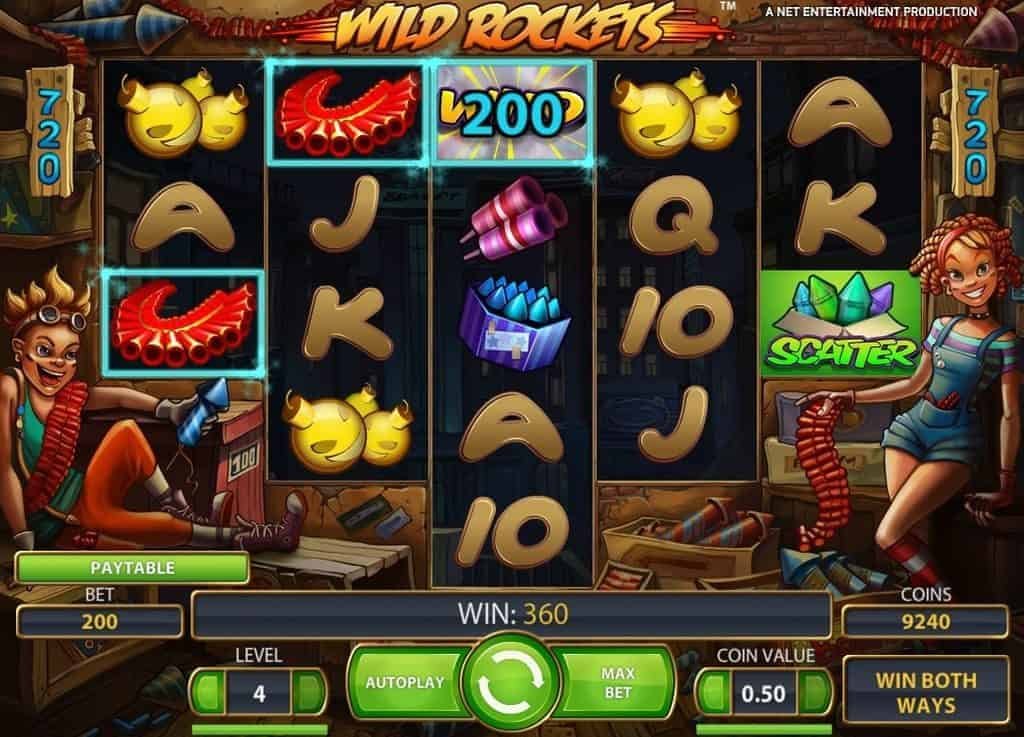Place the Max Bet

(619, 683)
